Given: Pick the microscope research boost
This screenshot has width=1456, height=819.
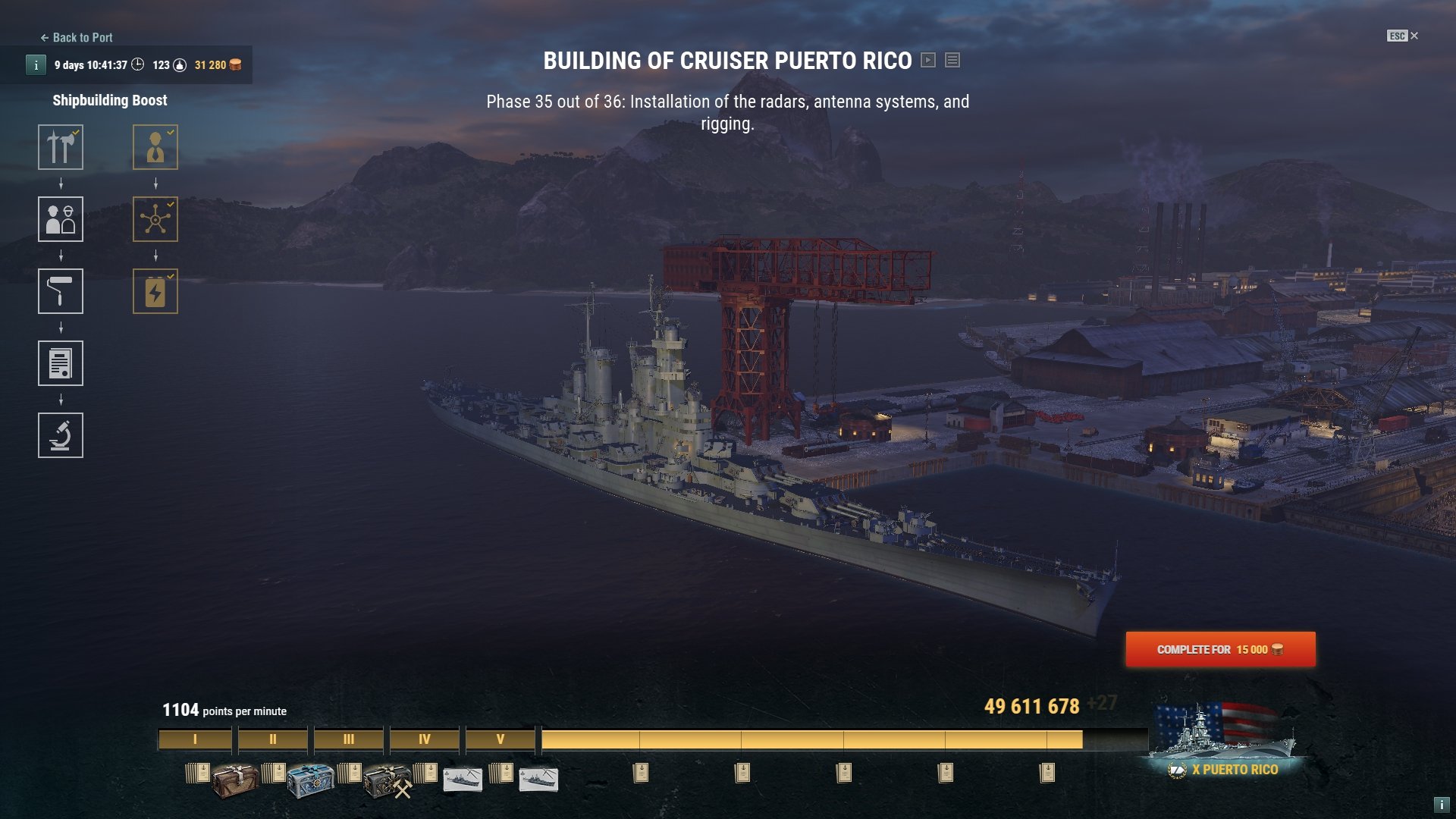Looking at the screenshot, I should coord(61,435).
